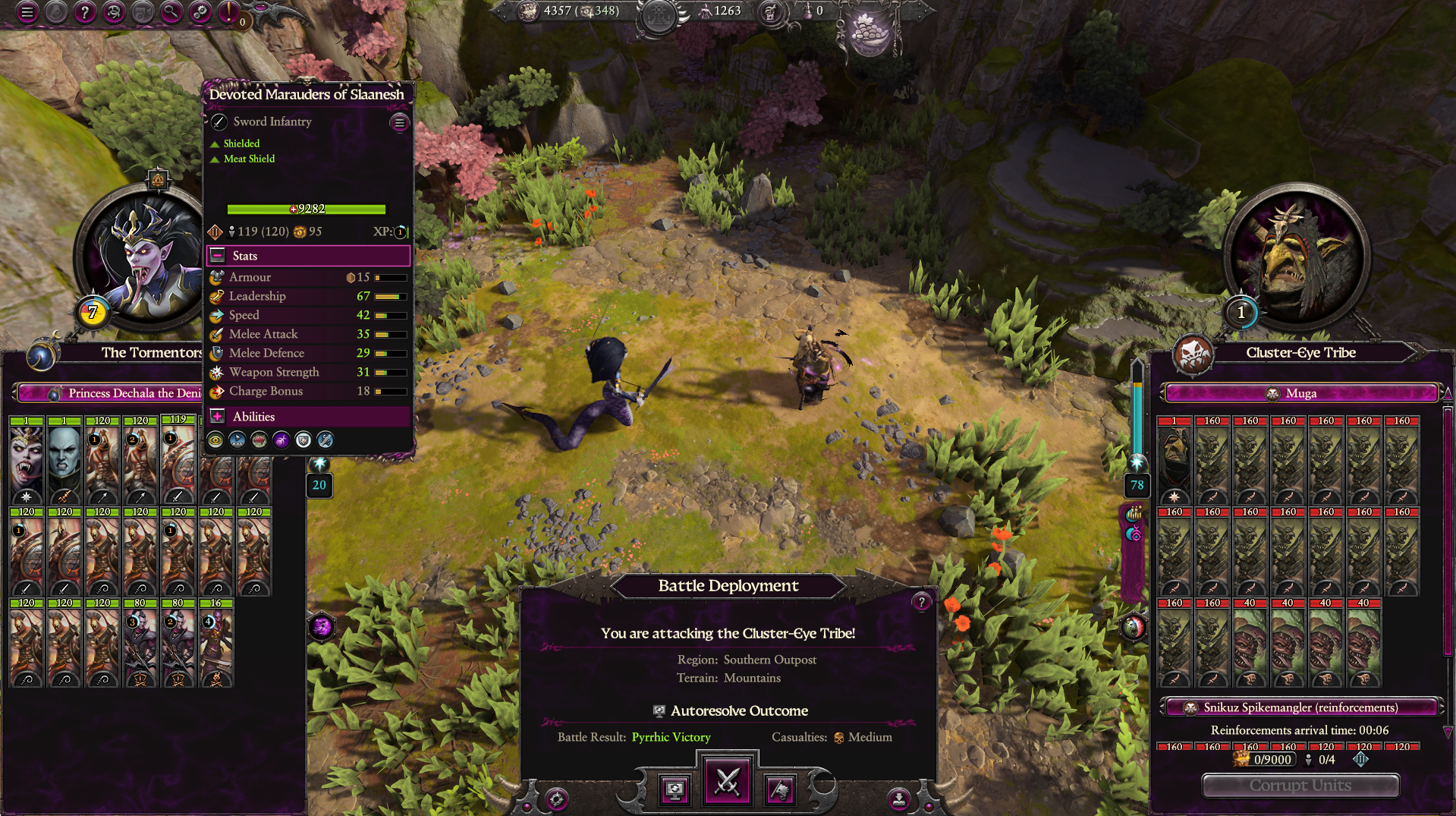This screenshot has height=816, width=1456.
Task: Select Dechala's lord unit card
Action: [x=27, y=460]
